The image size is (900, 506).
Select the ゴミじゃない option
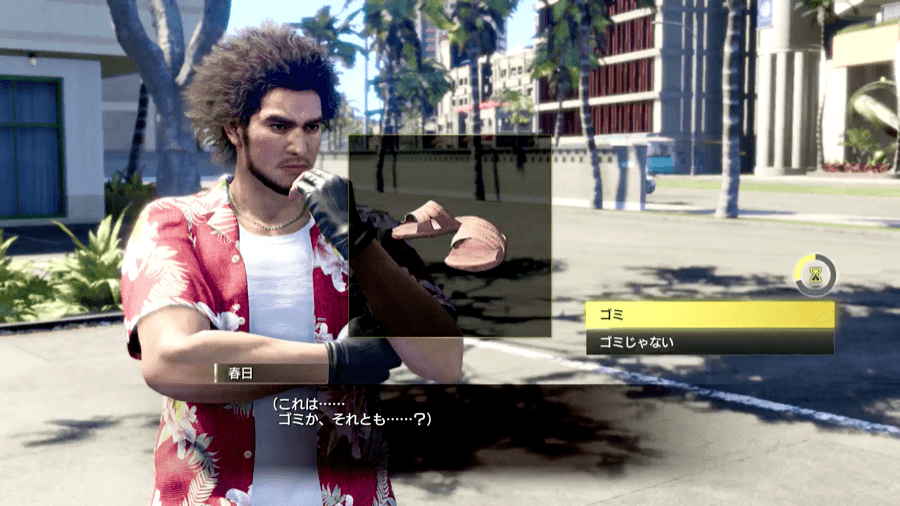click(709, 342)
